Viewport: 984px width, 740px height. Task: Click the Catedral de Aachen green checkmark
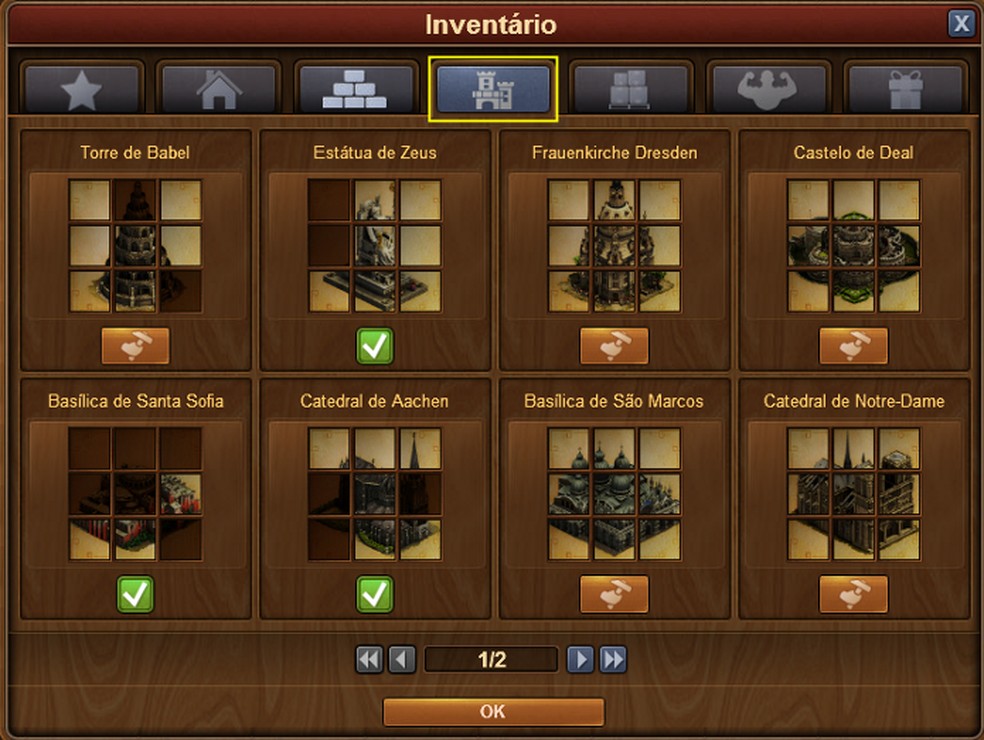tap(375, 595)
